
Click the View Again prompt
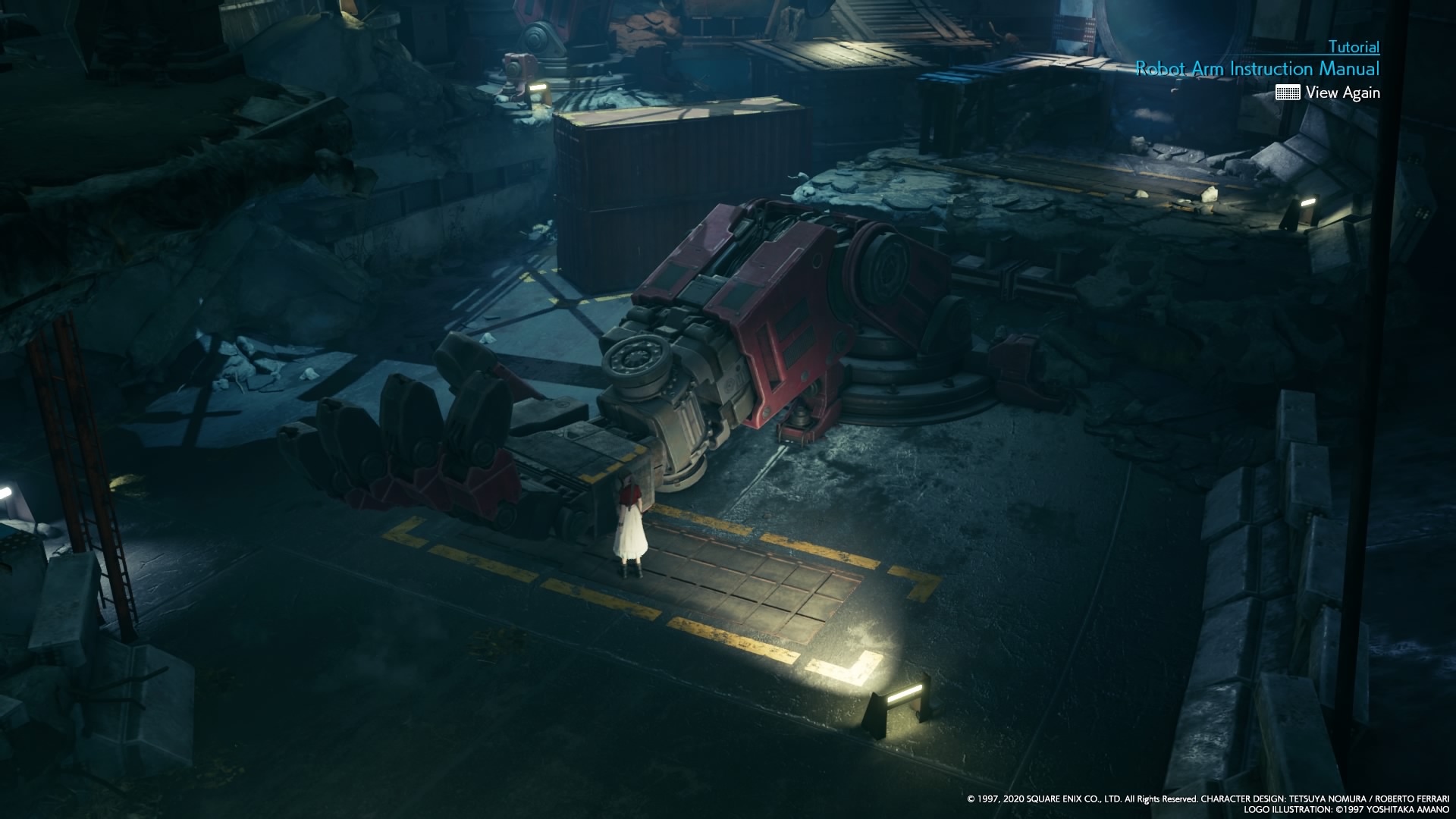(1343, 93)
